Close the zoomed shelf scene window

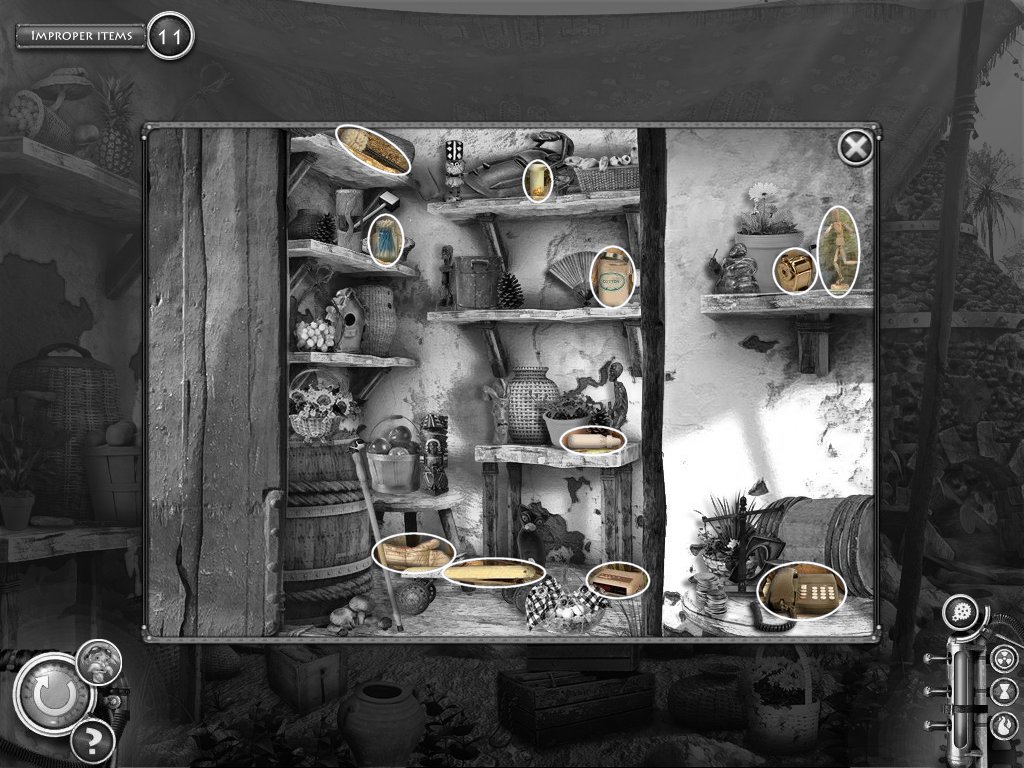[854, 149]
